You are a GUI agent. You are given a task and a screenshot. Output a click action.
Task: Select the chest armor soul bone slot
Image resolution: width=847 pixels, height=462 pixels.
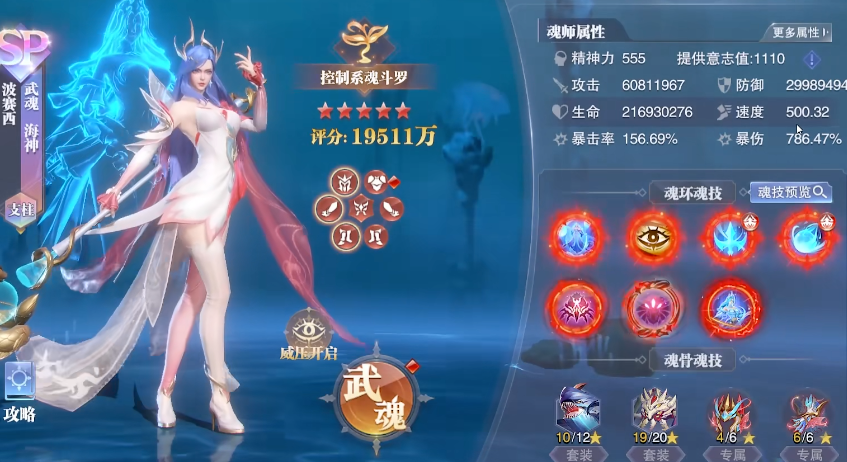[378, 183]
